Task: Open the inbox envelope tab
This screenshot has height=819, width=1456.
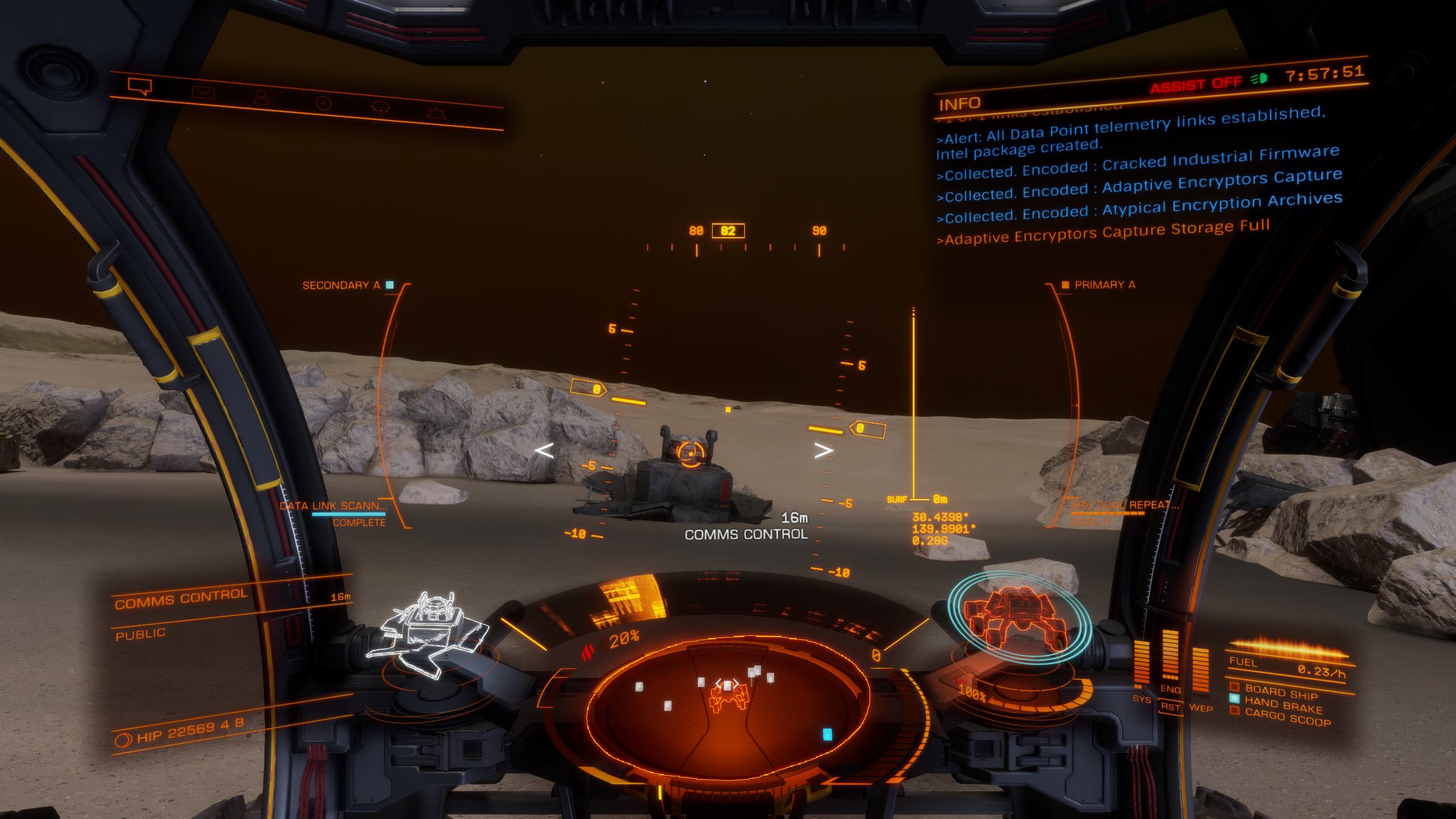Action: coord(201,93)
